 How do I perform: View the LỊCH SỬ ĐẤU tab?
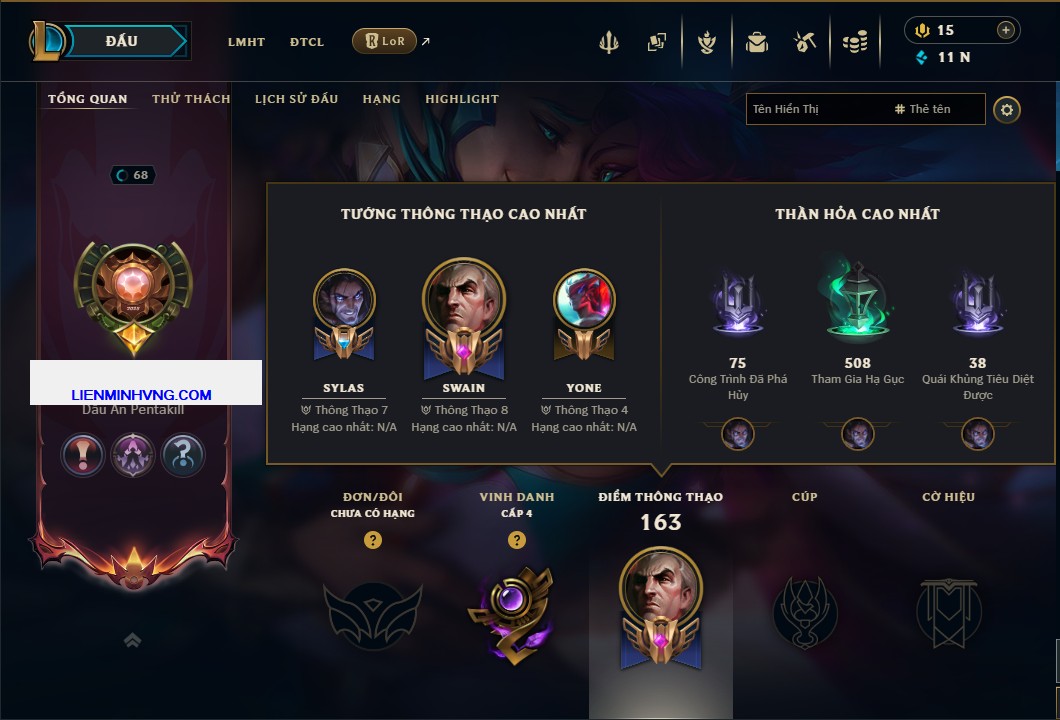pyautogui.click(x=296, y=99)
